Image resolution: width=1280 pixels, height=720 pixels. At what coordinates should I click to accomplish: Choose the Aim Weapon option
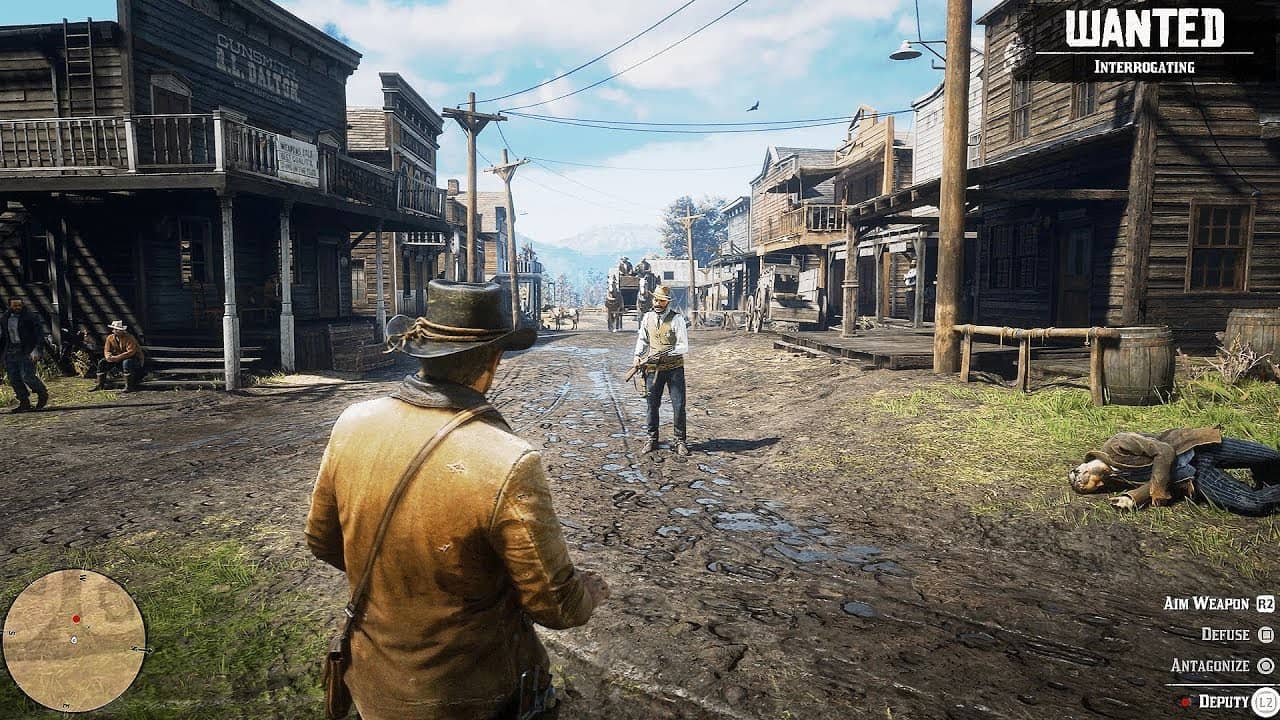(x=1207, y=603)
